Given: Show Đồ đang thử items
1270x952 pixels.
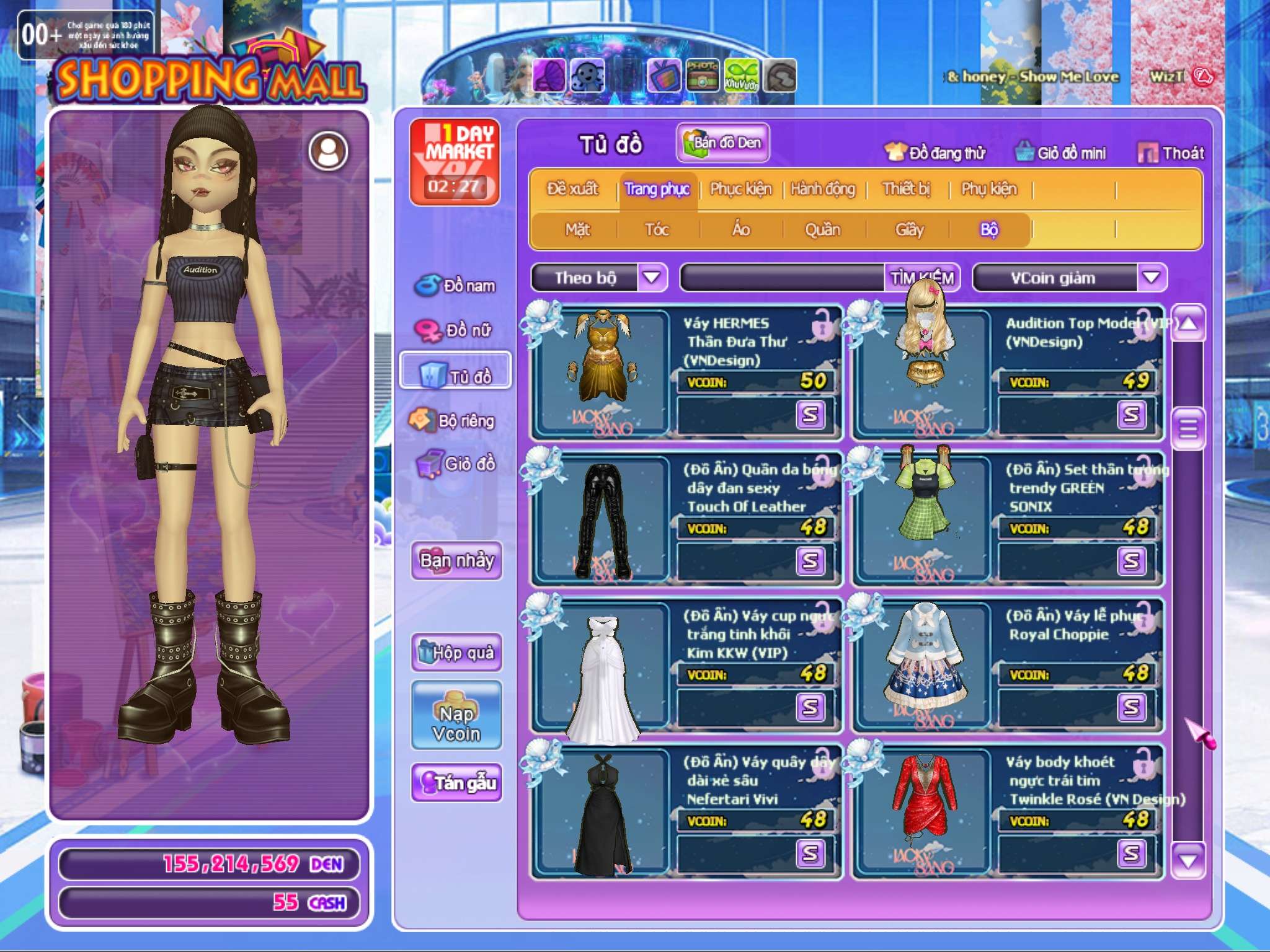Looking at the screenshot, I should 935,153.
